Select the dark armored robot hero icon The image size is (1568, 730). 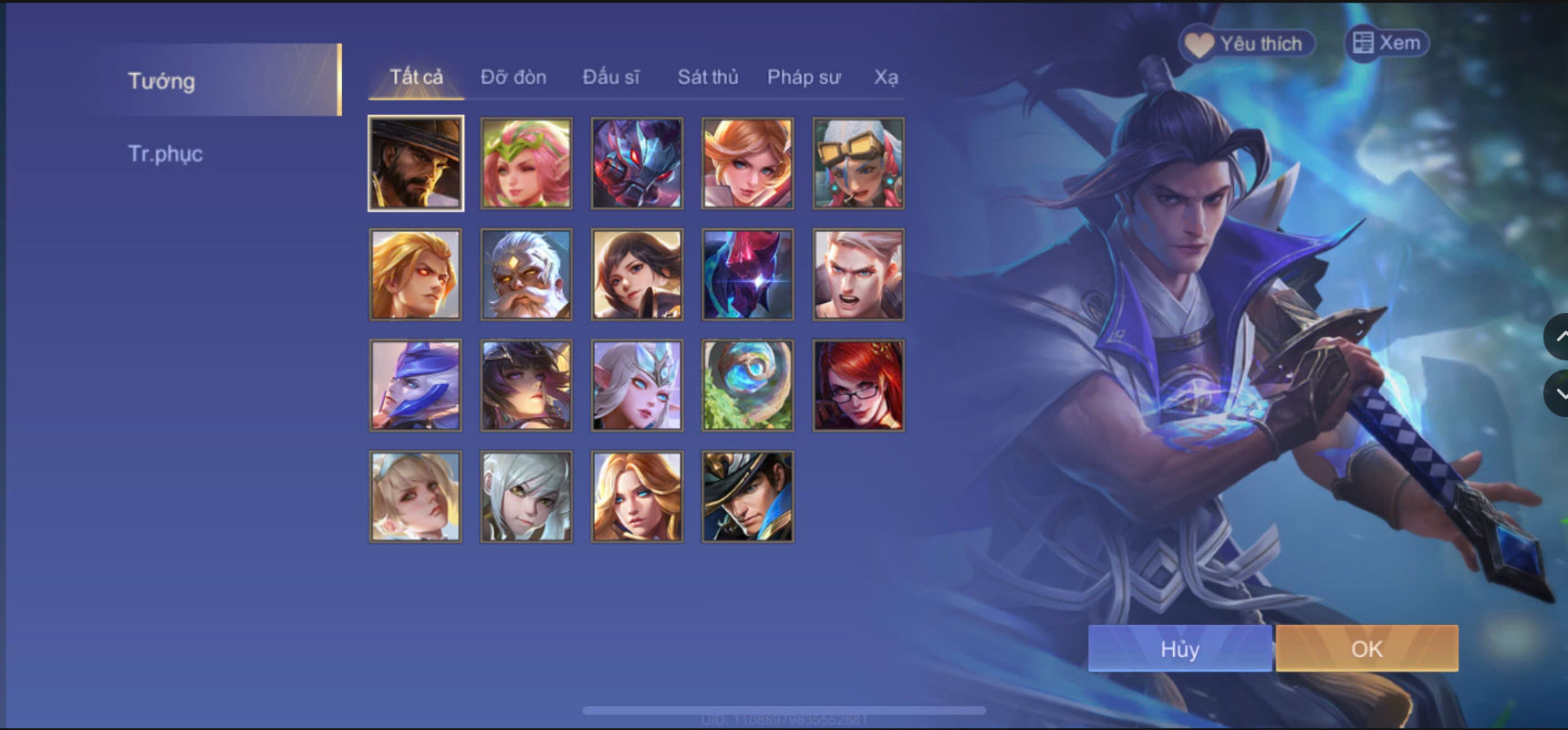636,162
